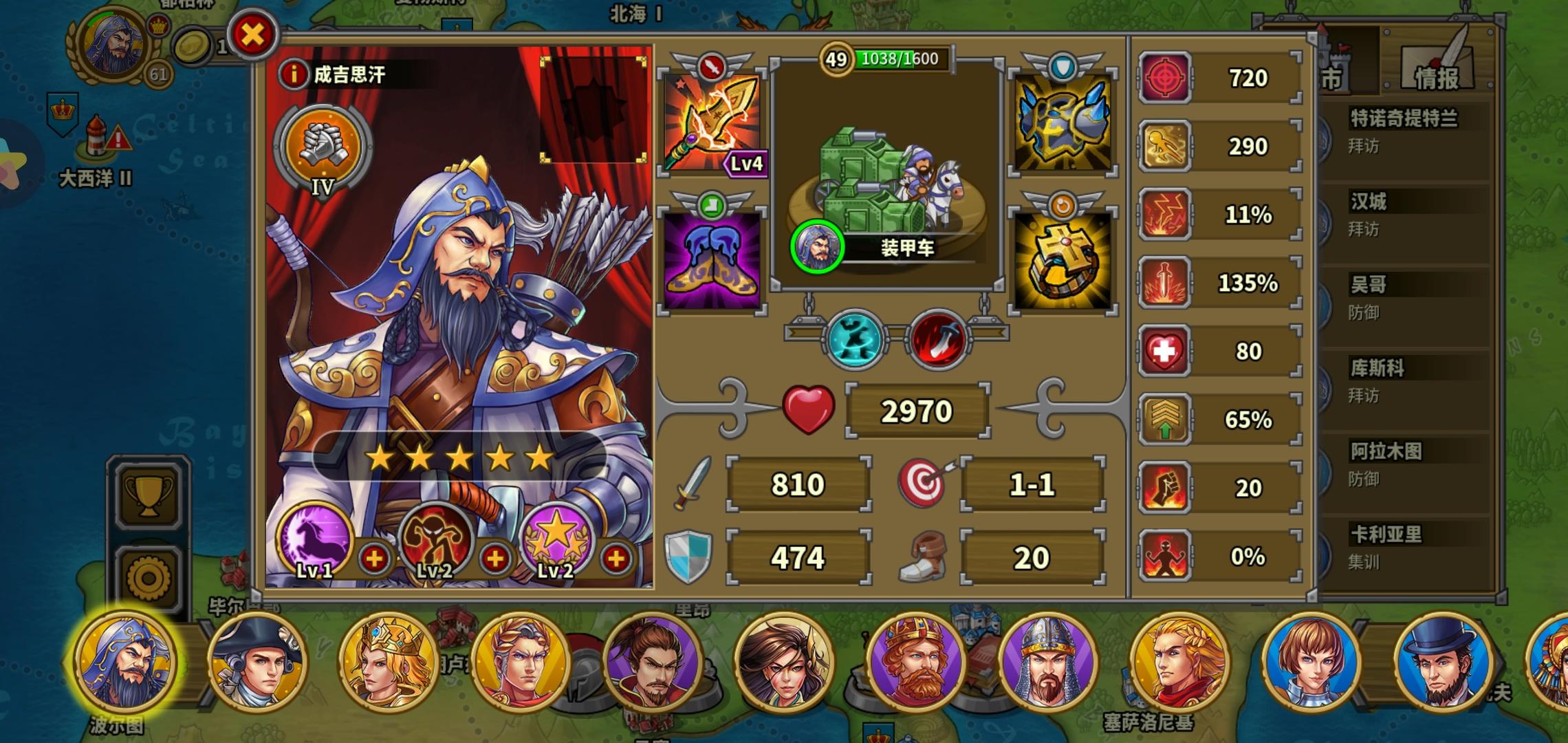Click the red dagger skill orb

click(937, 337)
